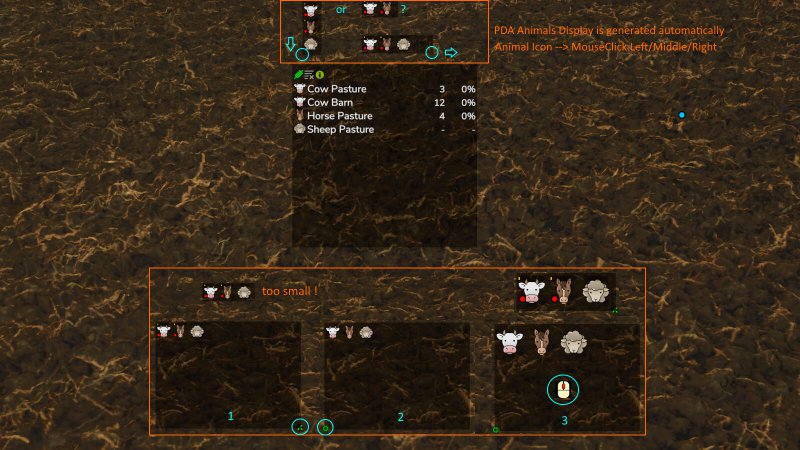Select the horse icon in panel numbered 3
Image resolution: width=800 pixels, height=450 pixels.
click(542, 342)
